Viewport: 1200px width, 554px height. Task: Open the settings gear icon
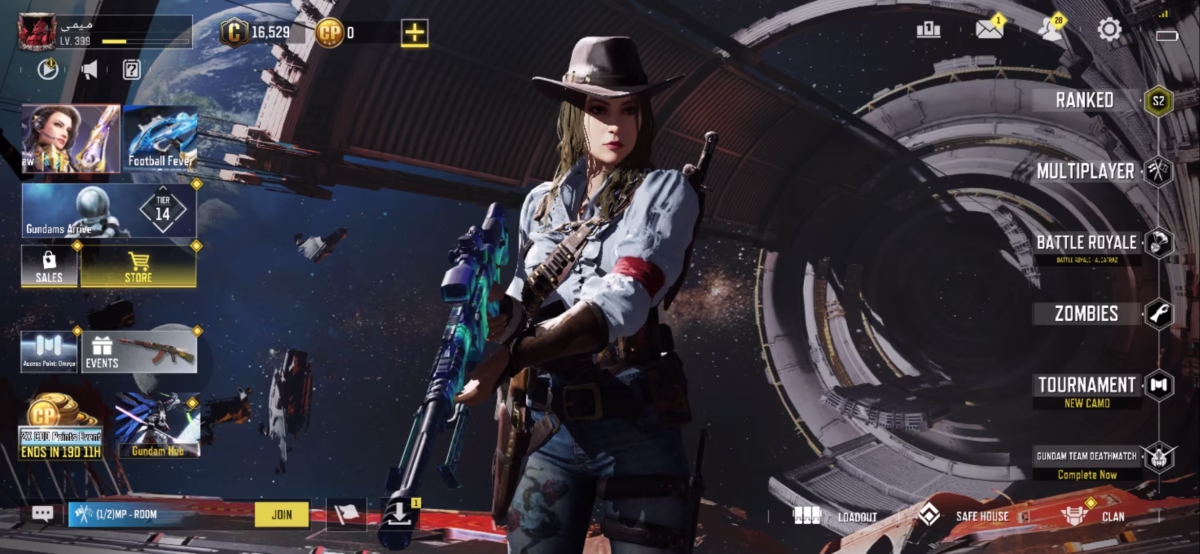(x=1109, y=29)
